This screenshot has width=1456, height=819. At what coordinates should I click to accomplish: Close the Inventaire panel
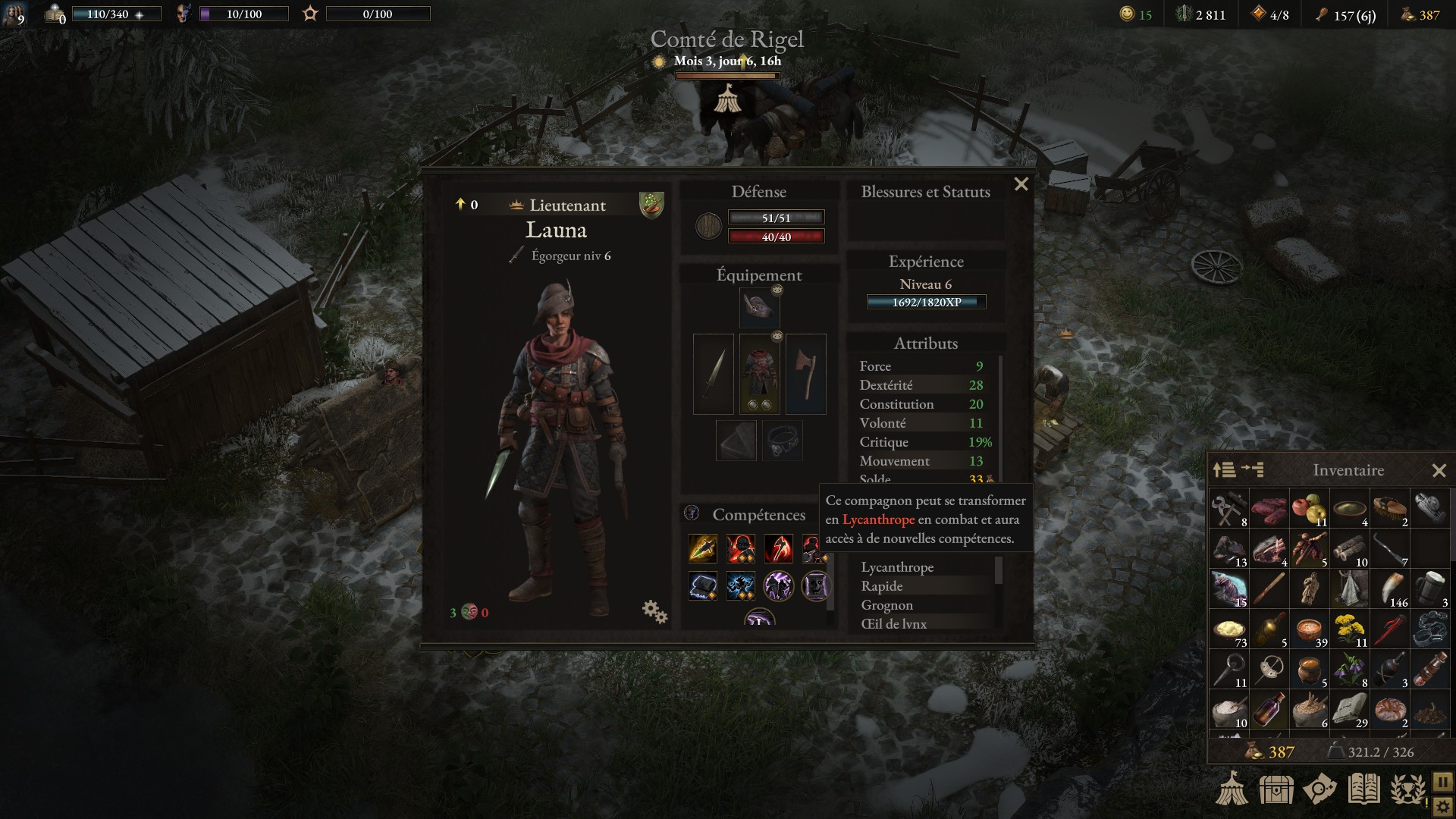pos(1439,470)
